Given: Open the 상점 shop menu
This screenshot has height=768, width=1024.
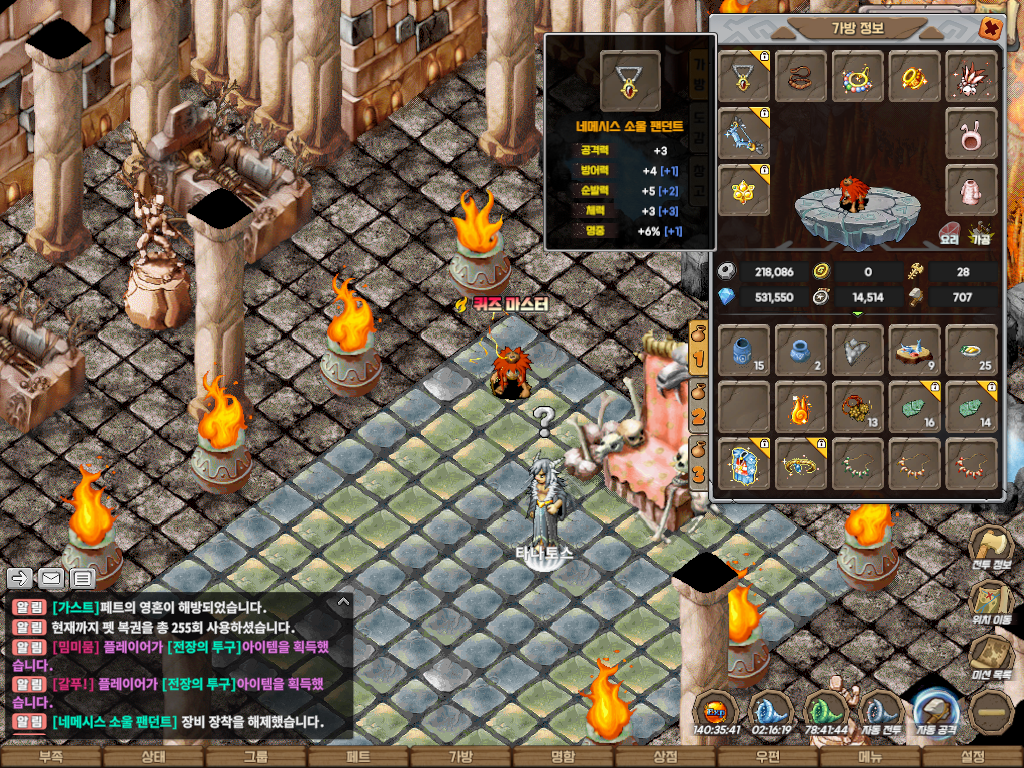Looking at the screenshot, I should coord(665,757).
